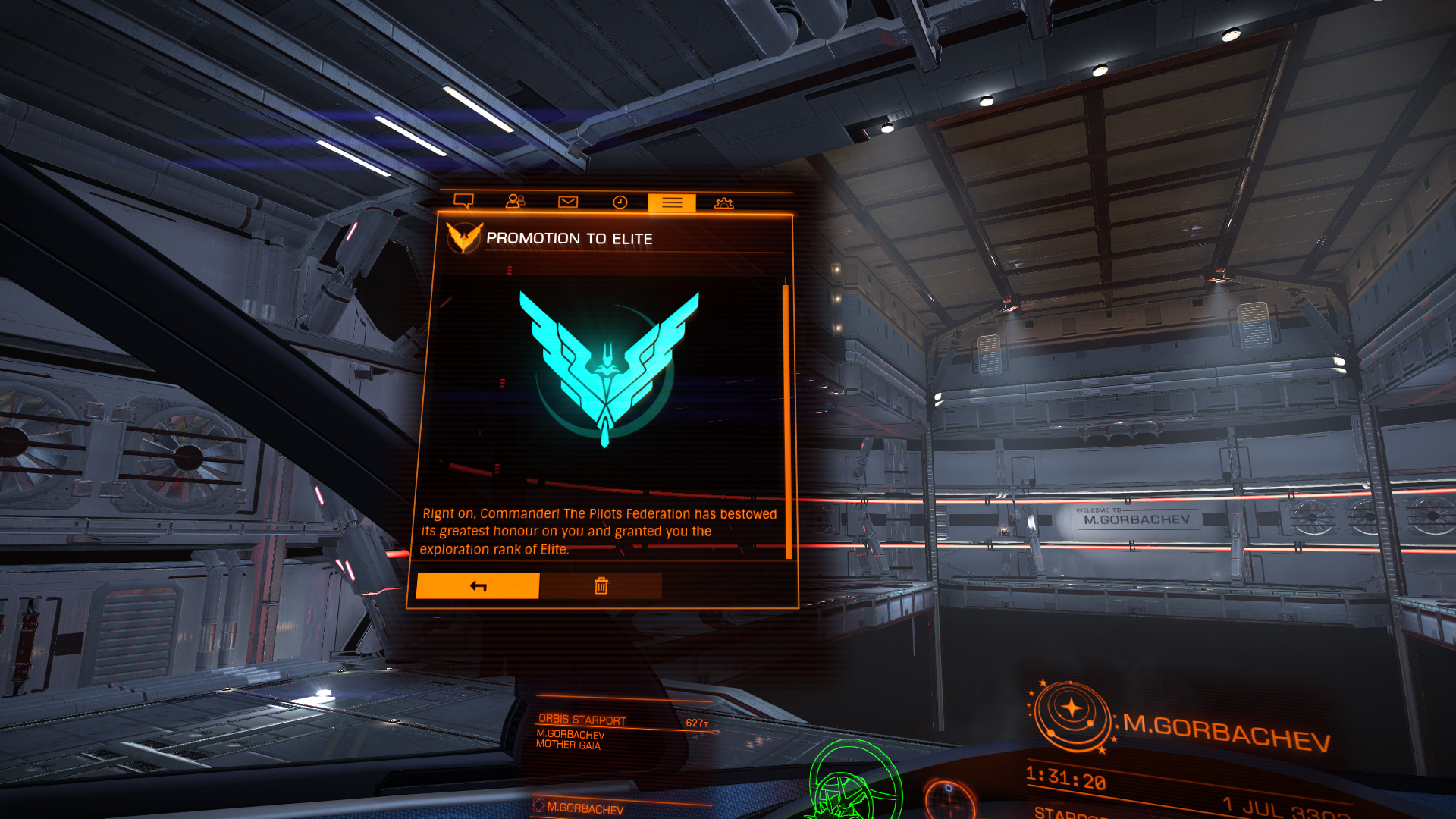Viewport: 1456px width, 819px height.
Task: Switch to the friends and wings tab
Action: point(516,201)
